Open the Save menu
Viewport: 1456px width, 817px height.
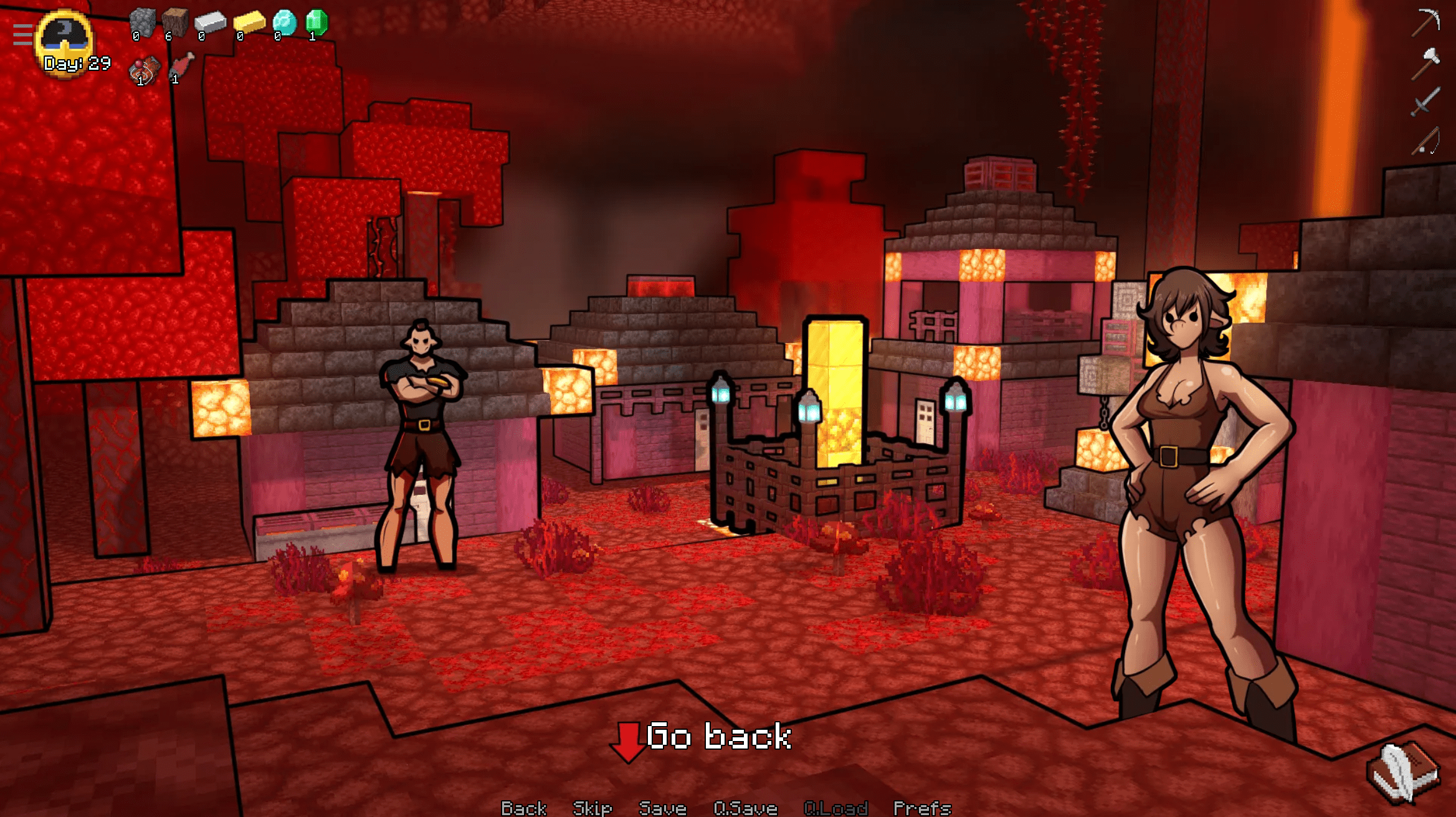[x=662, y=808]
